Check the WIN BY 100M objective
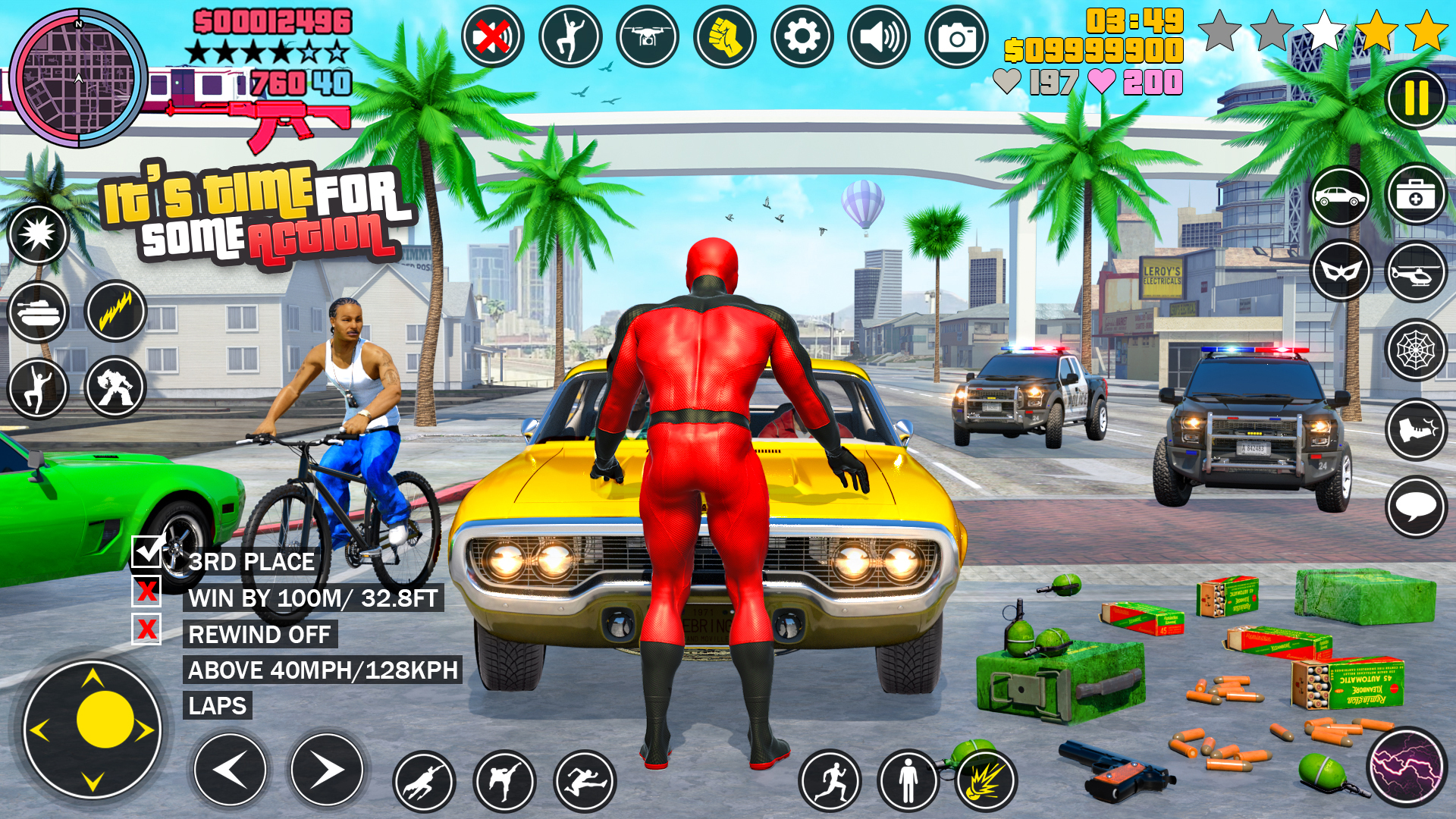This screenshot has height=819, width=1456. coord(150,597)
